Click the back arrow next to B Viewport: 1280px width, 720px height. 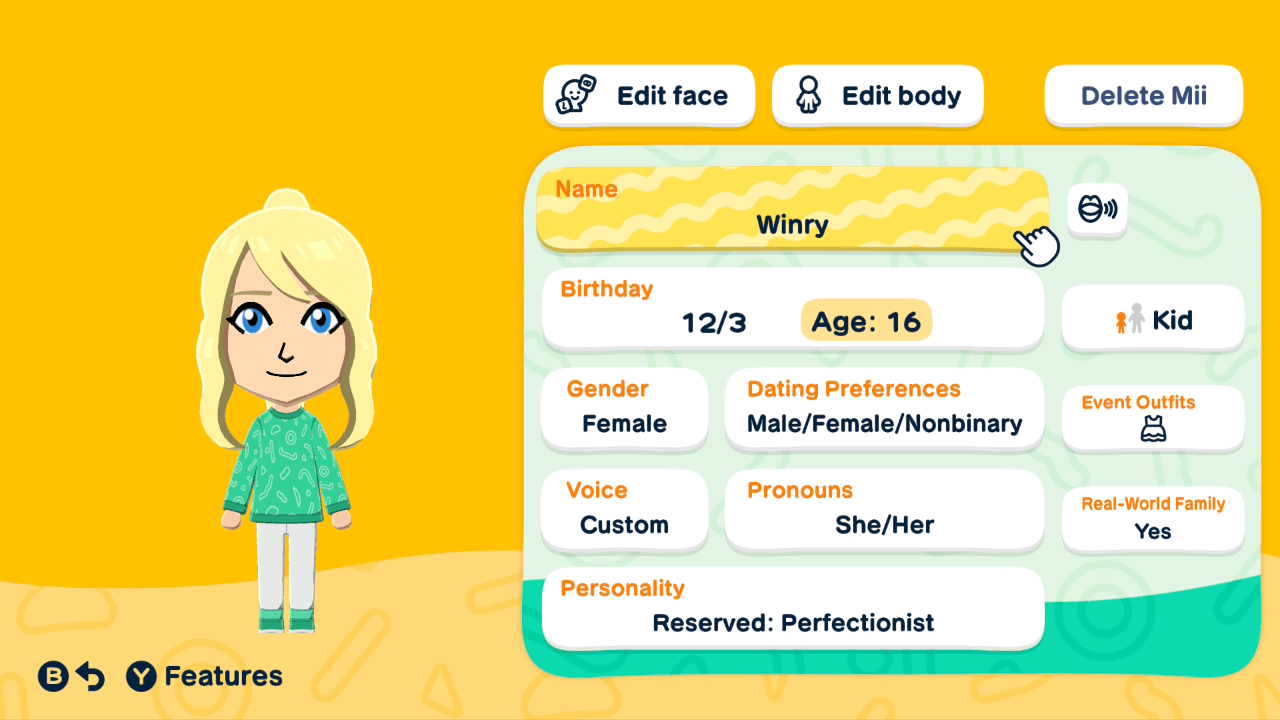click(88, 676)
